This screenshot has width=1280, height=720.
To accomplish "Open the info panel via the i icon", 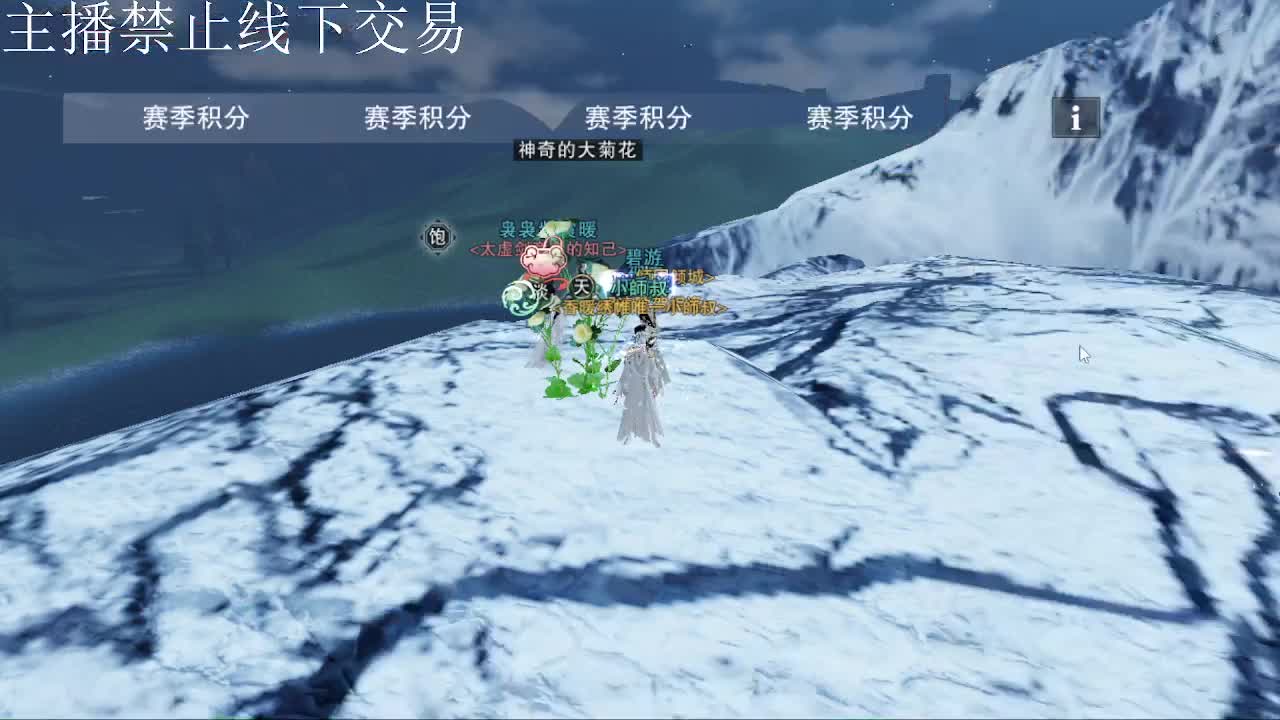I will (1075, 119).
